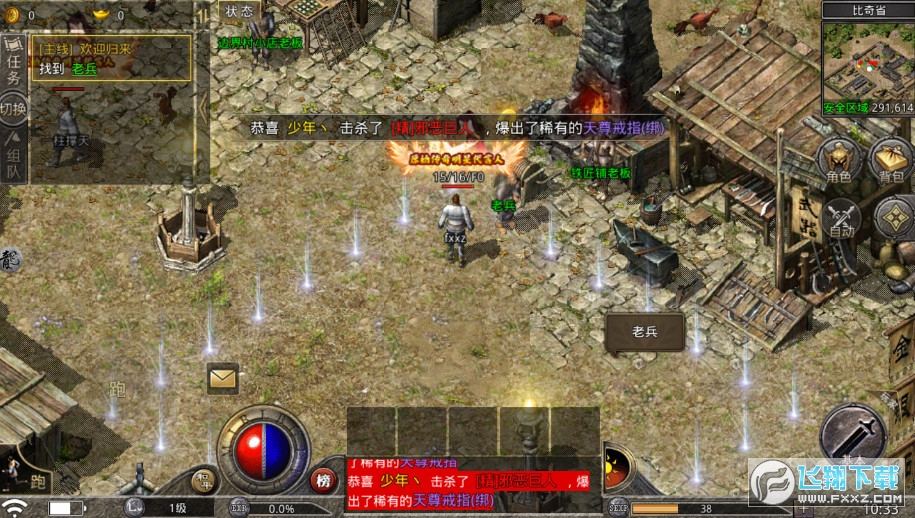Open the 榜 rankings button
Viewport: 915px width, 518px height.
tap(323, 480)
